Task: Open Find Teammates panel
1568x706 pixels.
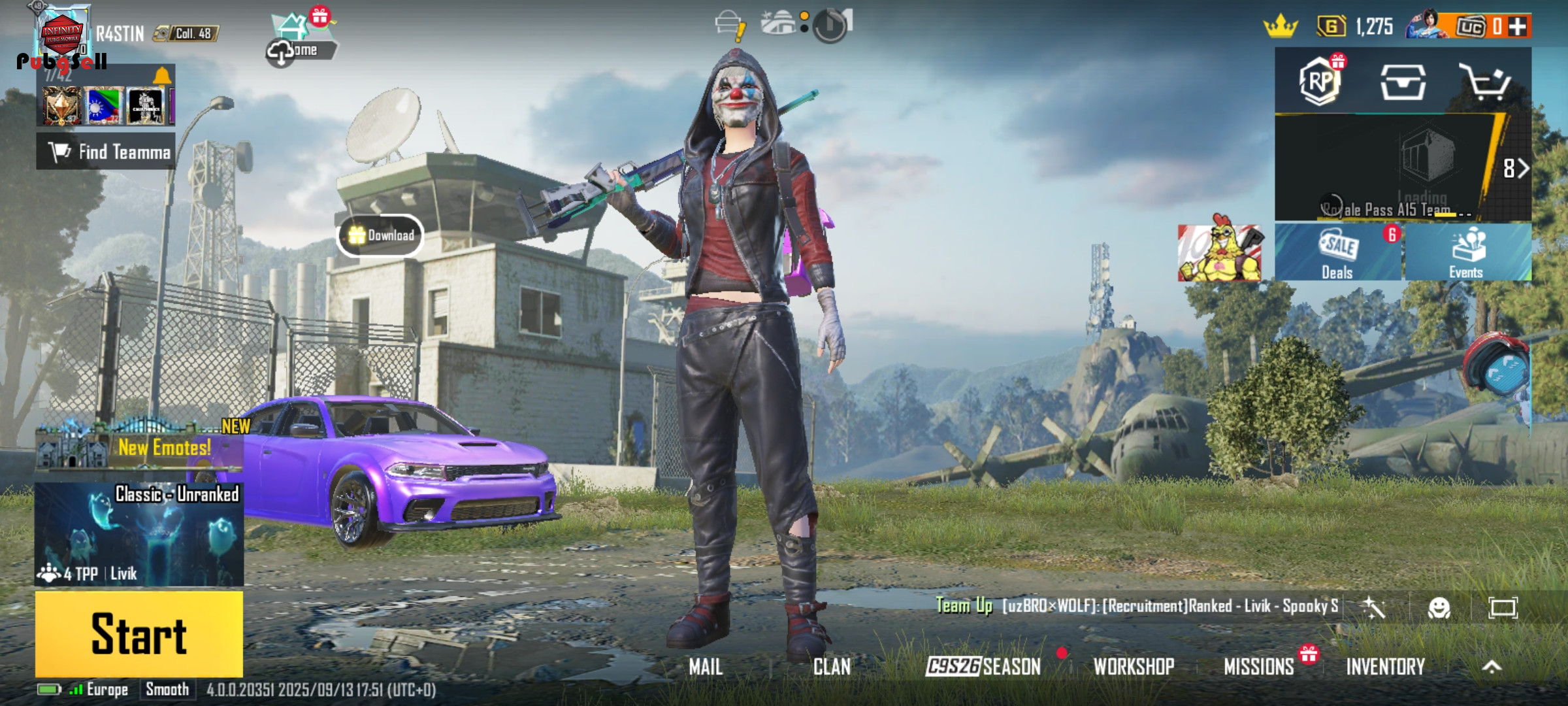Action: (x=106, y=152)
